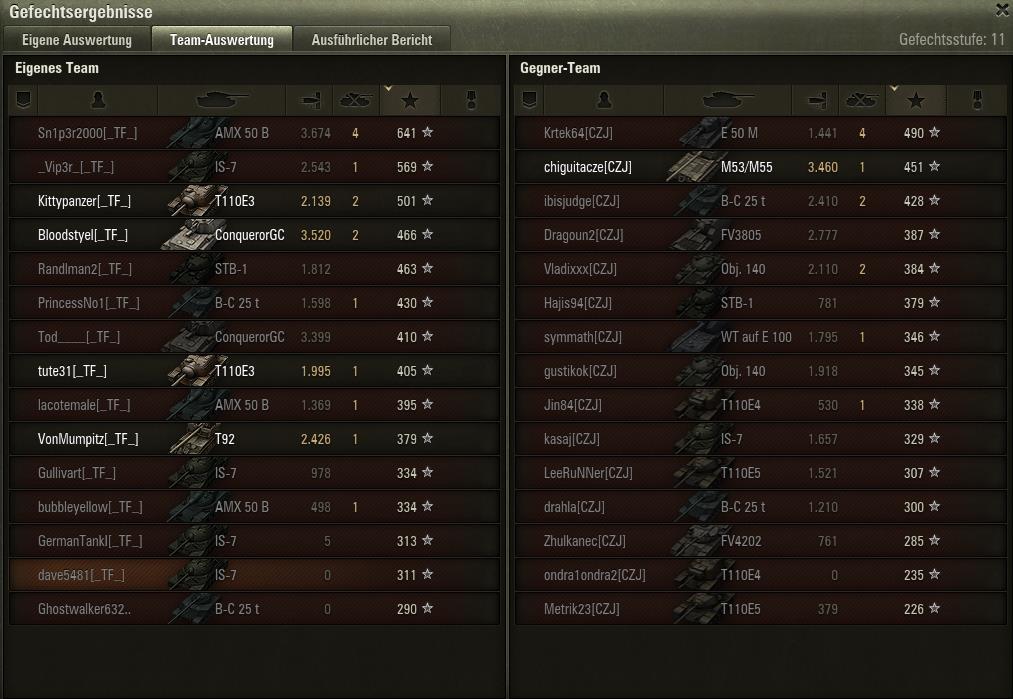This screenshot has height=699, width=1013.
Task: Select the Team-Auswertung tab
Action: pos(221,40)
